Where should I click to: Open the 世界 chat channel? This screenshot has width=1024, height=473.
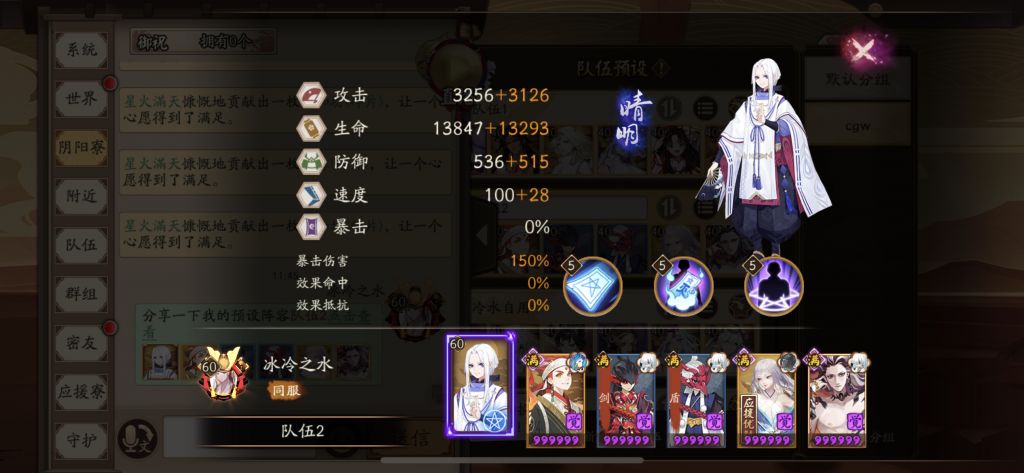80,98
